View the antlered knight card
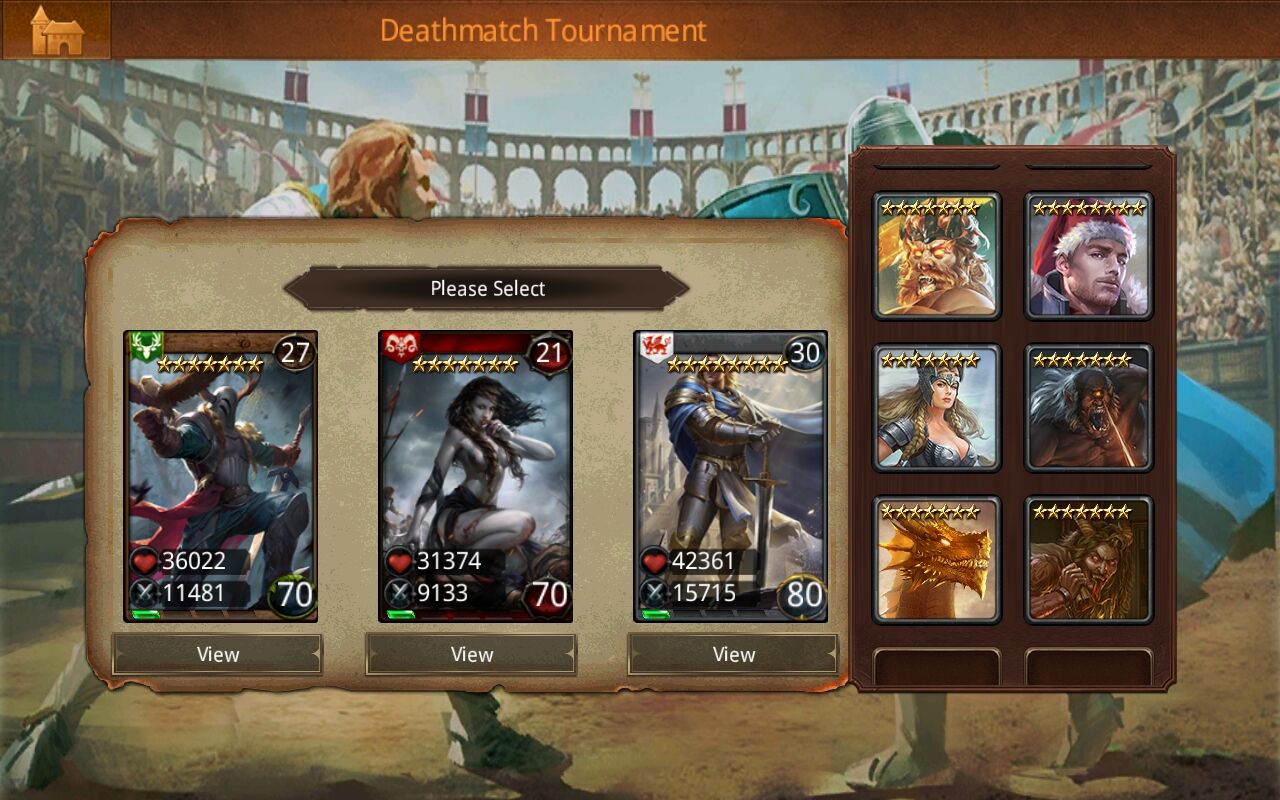1280x800 pixels. (217, 655)
